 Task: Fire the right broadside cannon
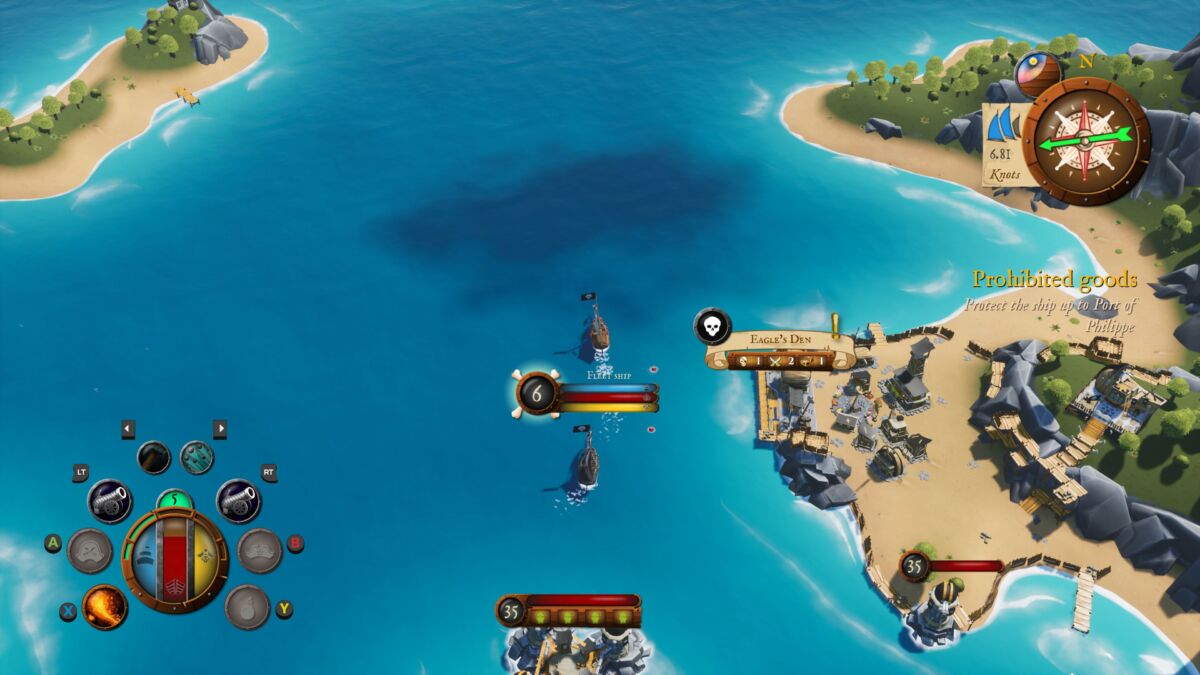pos(238,501)
